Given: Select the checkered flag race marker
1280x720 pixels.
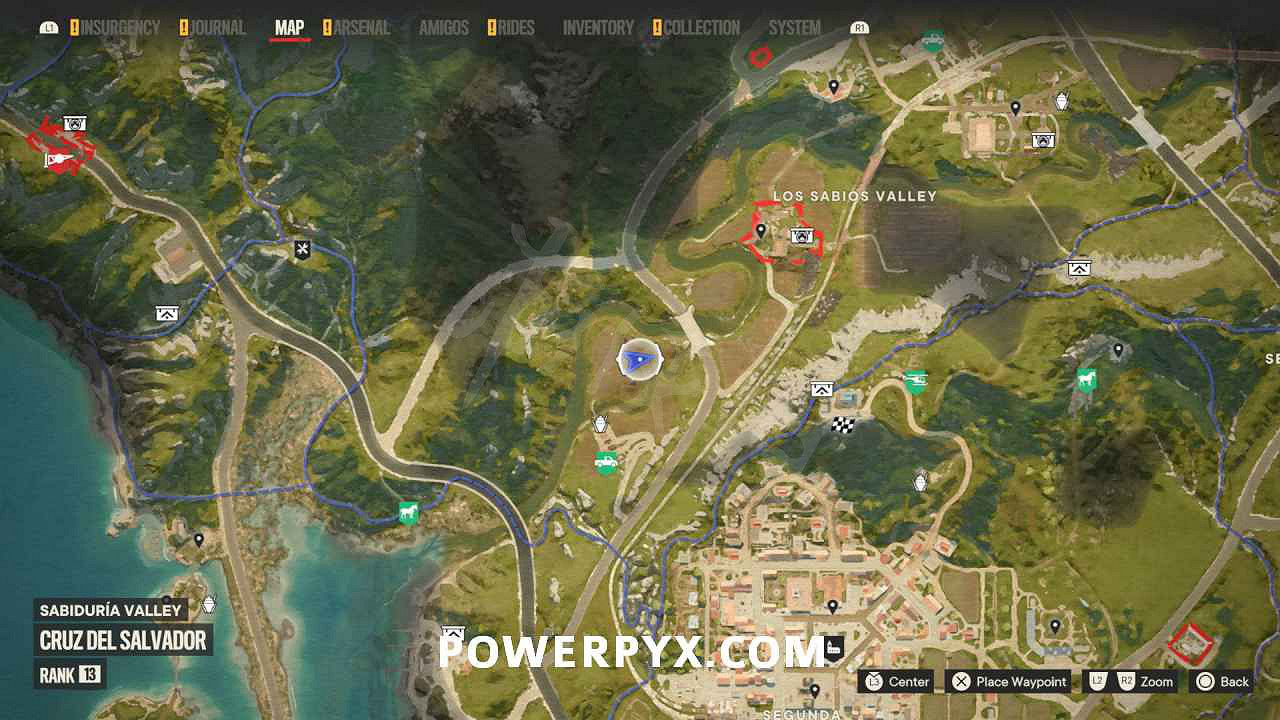Looking at the screenshot, I should pos(842,423).
